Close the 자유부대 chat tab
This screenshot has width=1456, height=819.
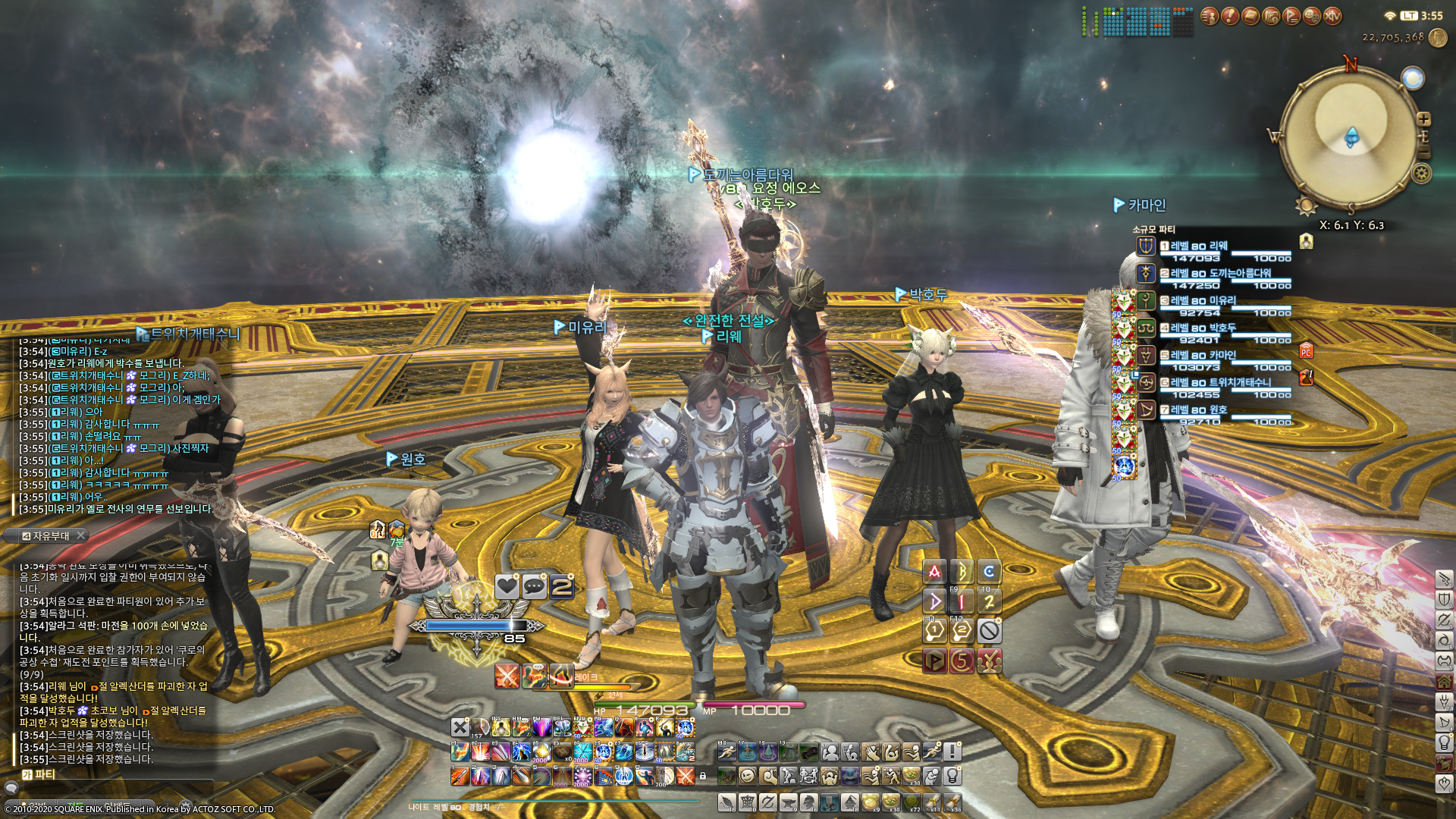point(81,535)
